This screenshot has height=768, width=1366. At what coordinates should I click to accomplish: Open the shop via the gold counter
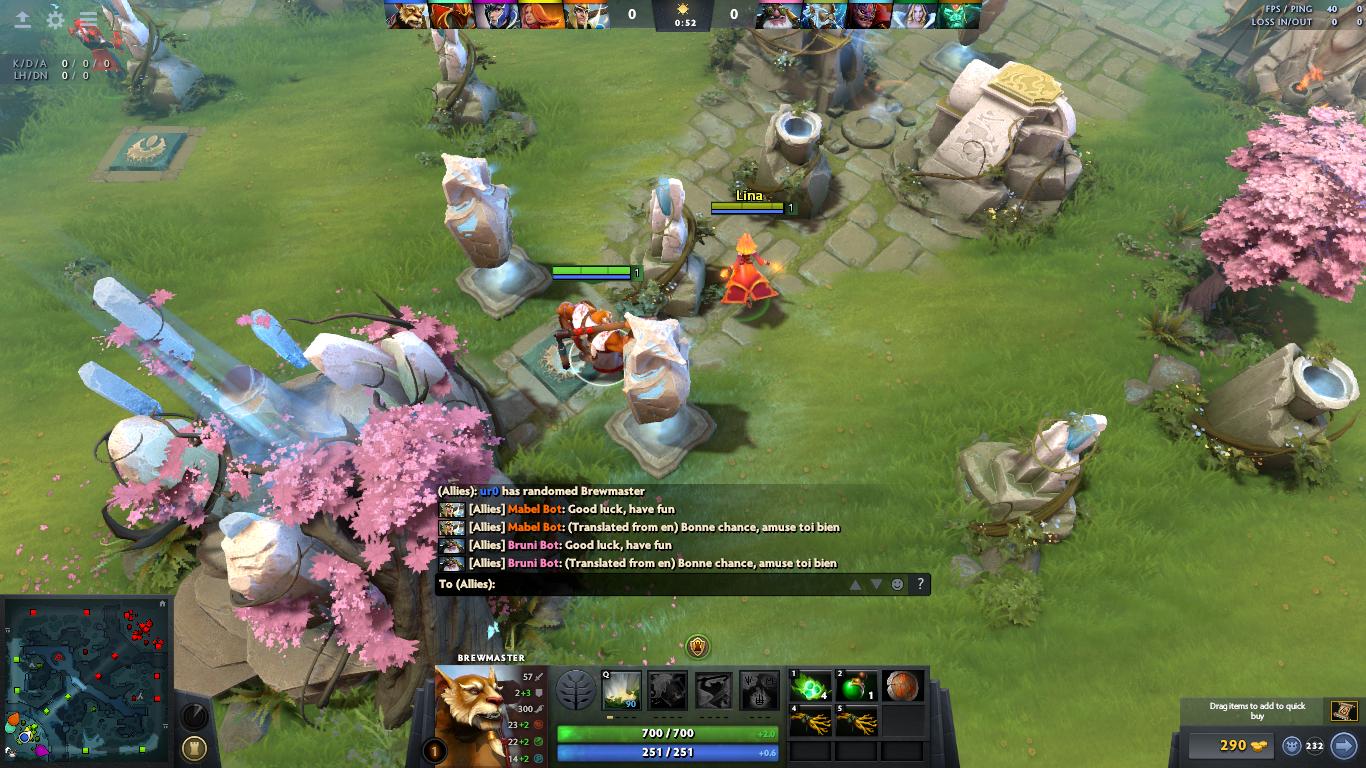pyautogui.click(x=1229, y=745)
